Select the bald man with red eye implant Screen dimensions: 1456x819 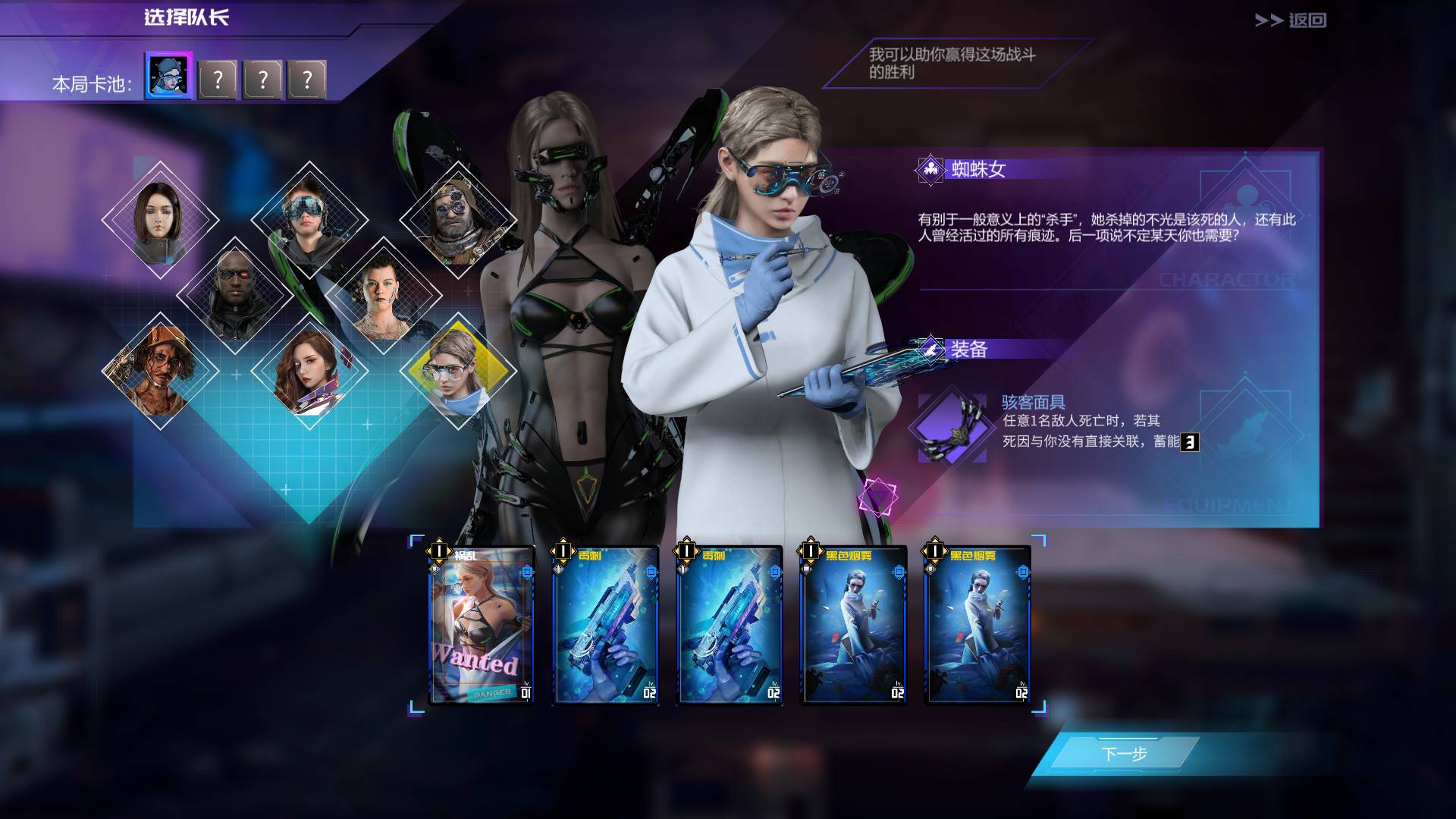(x=234, y=296)
